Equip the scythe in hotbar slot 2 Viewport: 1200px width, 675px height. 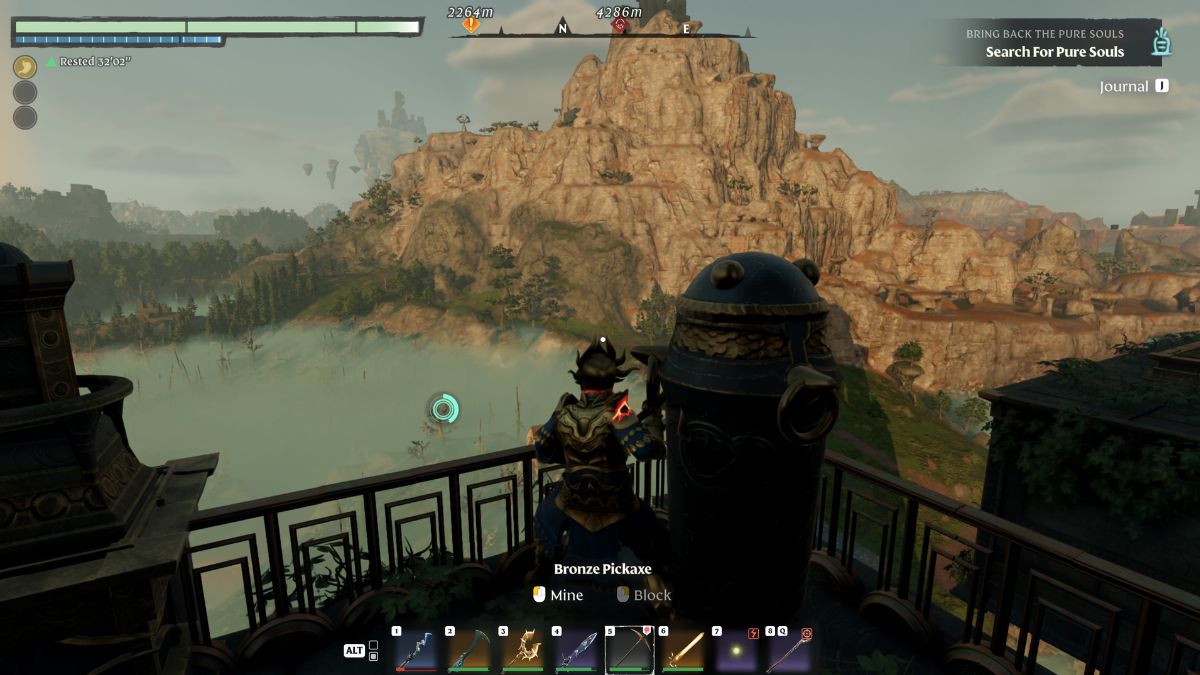point(469,651)
